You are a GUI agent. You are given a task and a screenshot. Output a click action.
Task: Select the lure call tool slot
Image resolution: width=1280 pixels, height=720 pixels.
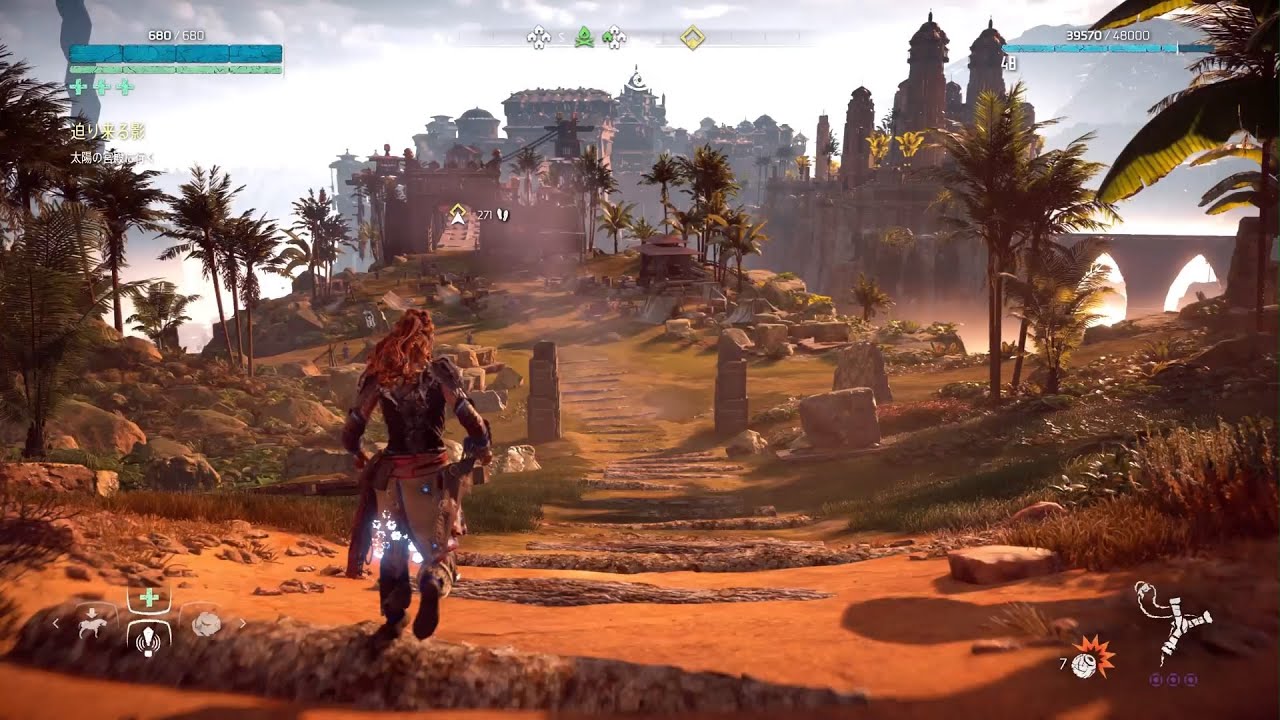[x=149, y=636]
